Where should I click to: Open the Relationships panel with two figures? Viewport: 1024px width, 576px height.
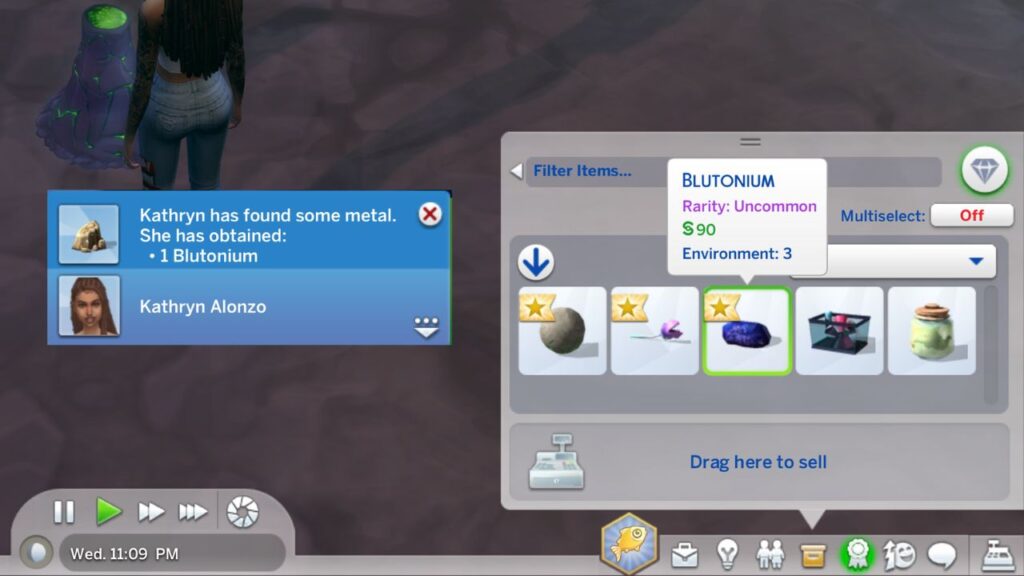pos(769,553)
